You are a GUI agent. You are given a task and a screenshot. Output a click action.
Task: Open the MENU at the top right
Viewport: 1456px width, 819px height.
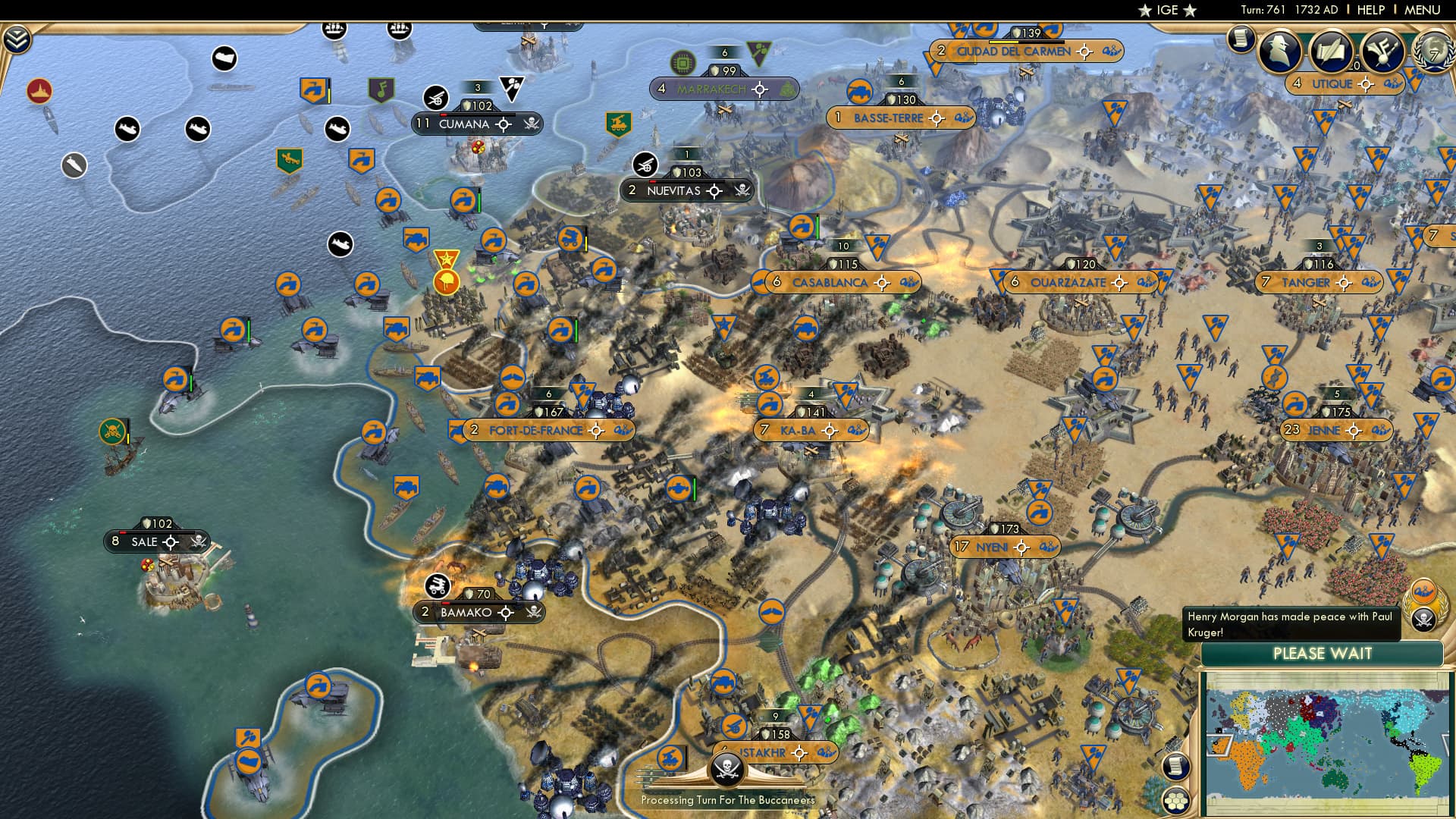[x=1425, y=9]
